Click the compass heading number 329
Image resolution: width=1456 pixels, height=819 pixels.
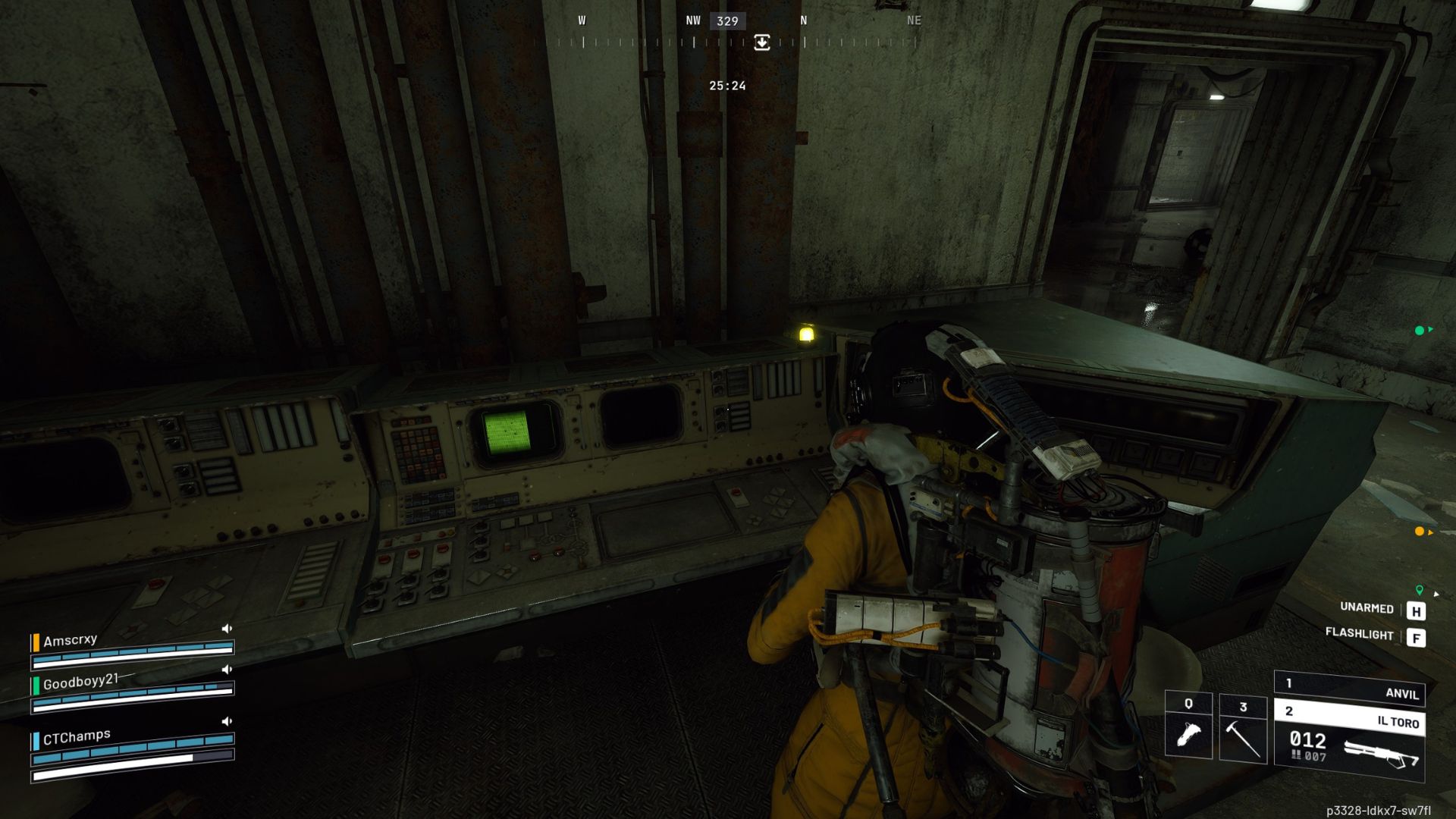pos(727,21)
